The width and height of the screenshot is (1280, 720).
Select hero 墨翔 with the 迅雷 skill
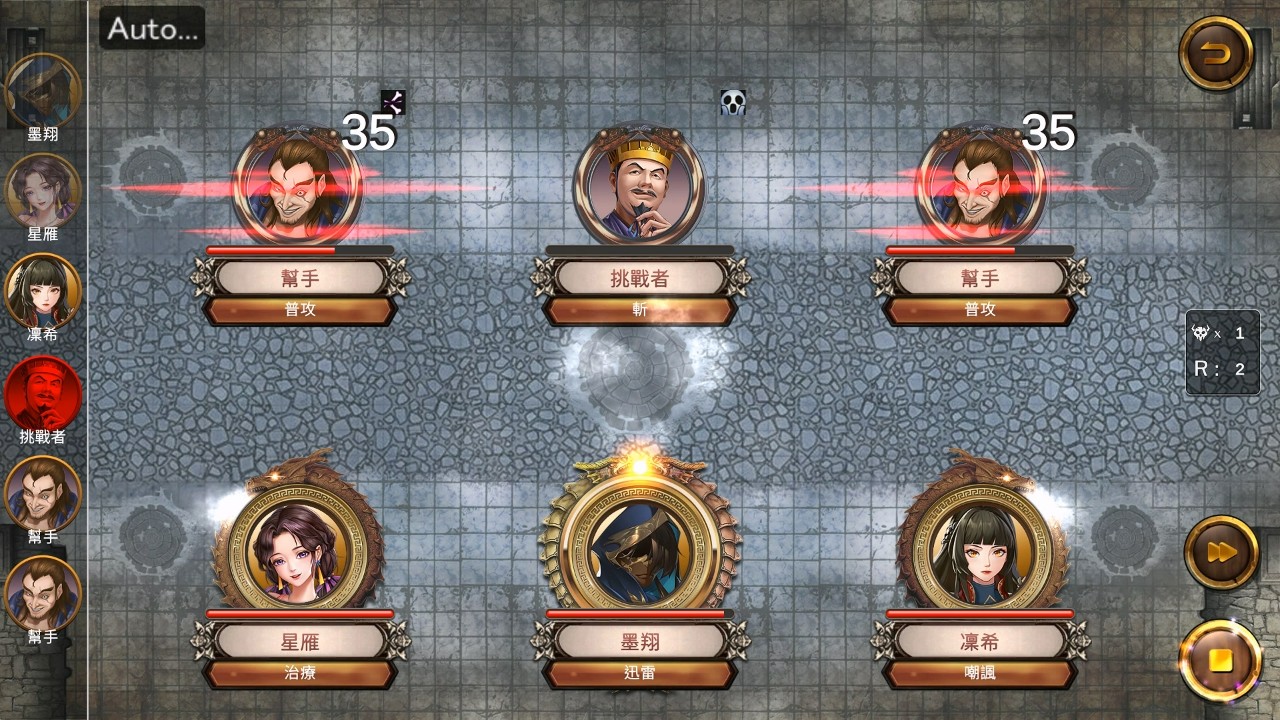point(639,546)
